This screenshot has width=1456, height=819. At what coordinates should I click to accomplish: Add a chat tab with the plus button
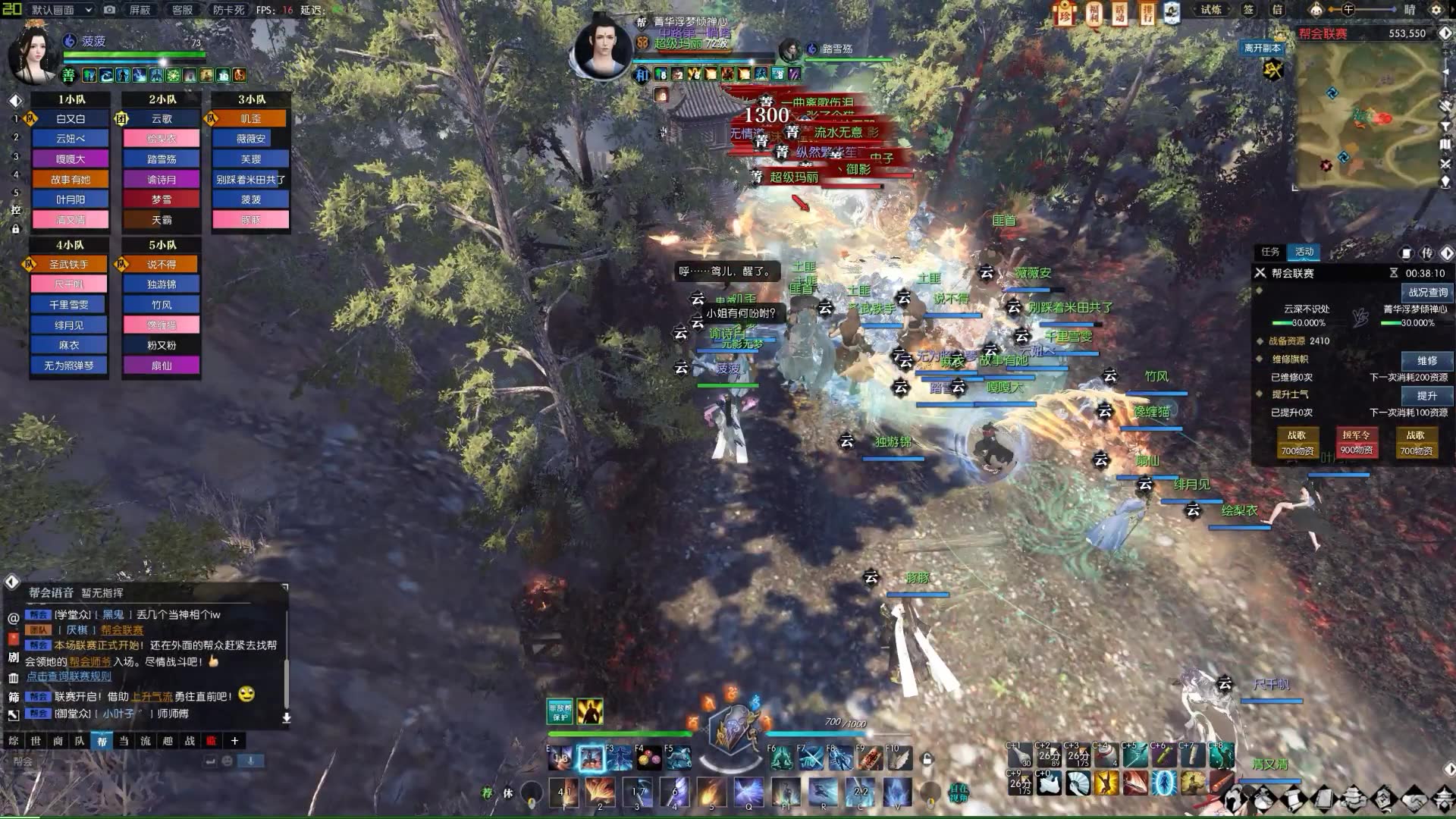(x=234, y=741)
